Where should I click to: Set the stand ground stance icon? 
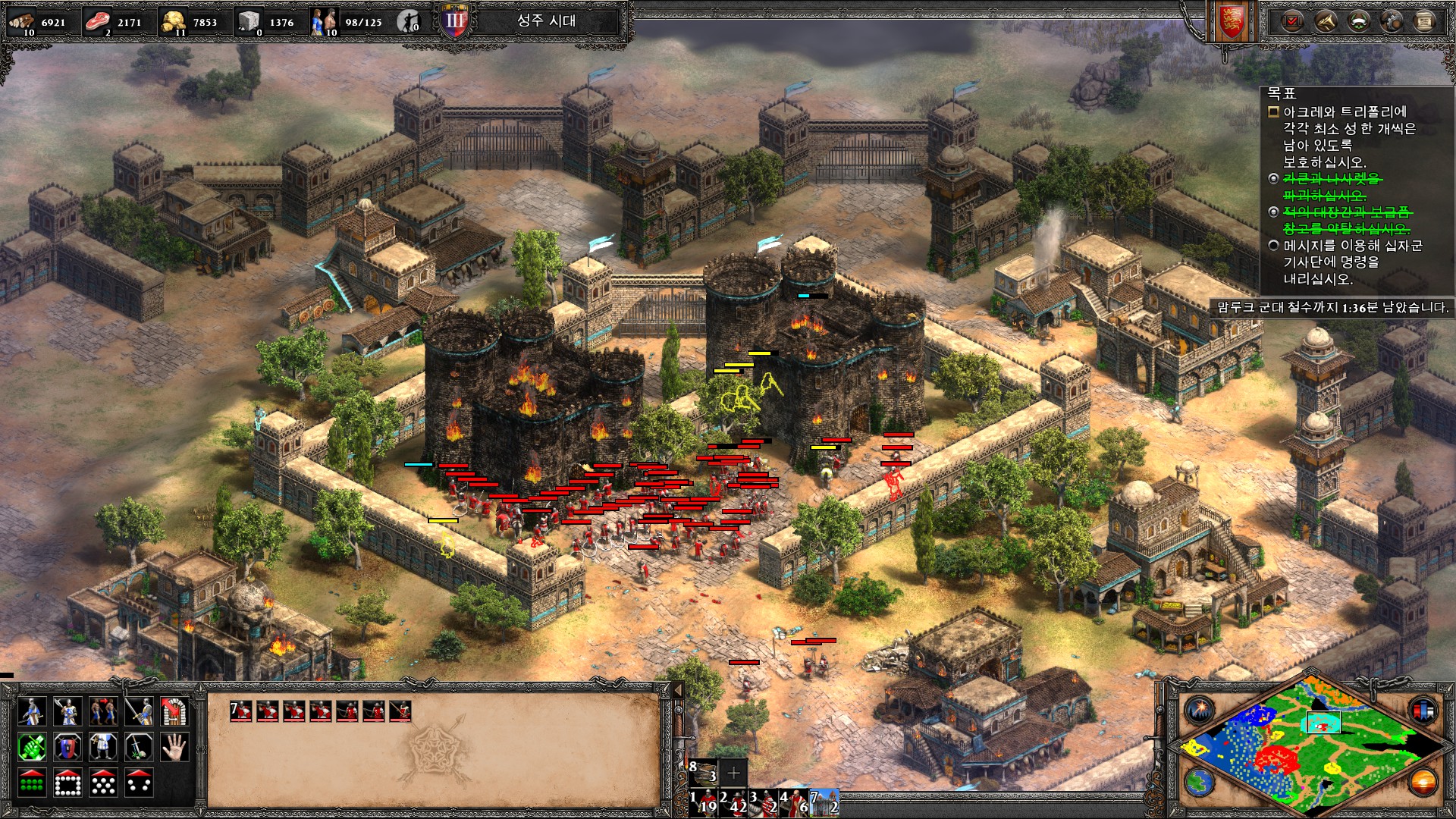pyautogui.click(x=103, y=747)
